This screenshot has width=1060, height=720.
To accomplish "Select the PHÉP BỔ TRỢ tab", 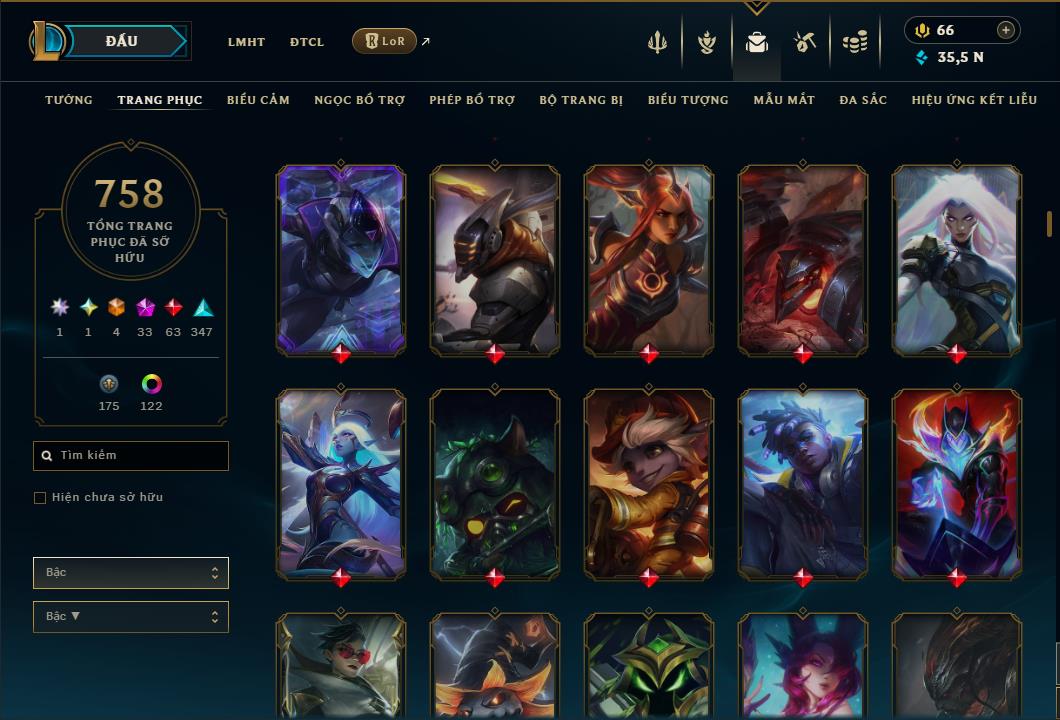I will 472,100.
